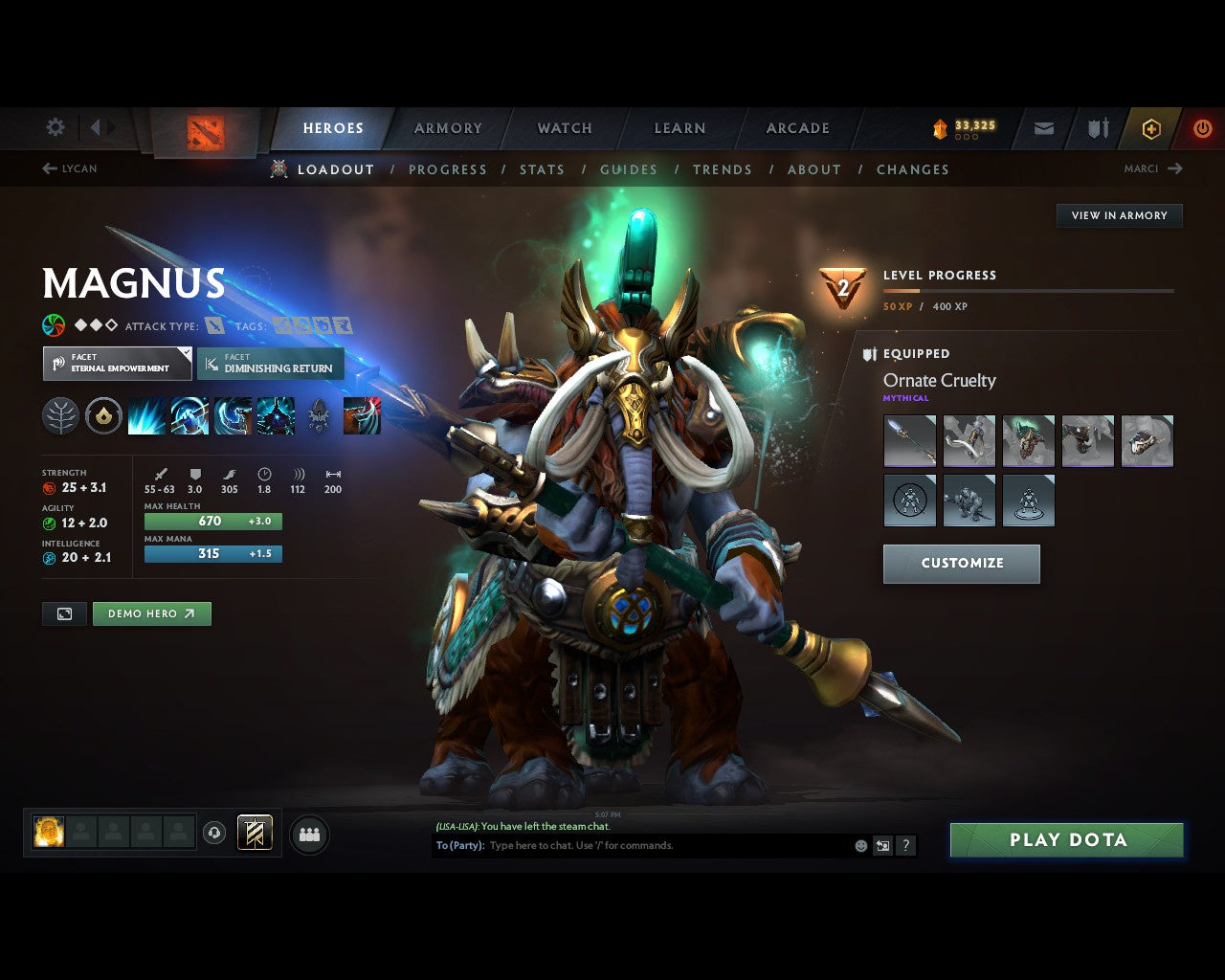Open the social friends icon at bottom left
The height and width of the screenshot is (980, 1225).
click(x=308, y=834)
